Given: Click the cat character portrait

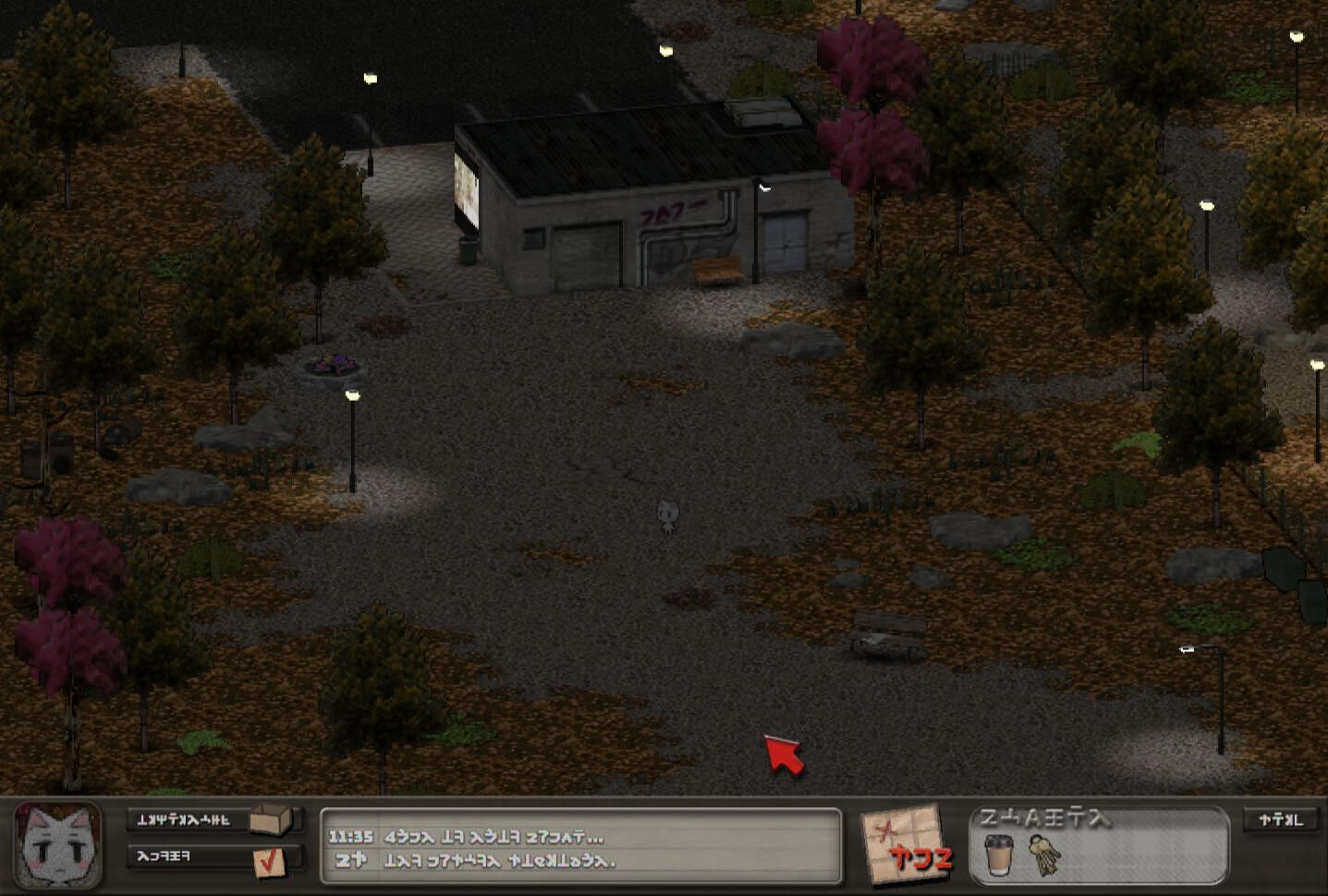Looking at the screenshot, I should 58,845.
